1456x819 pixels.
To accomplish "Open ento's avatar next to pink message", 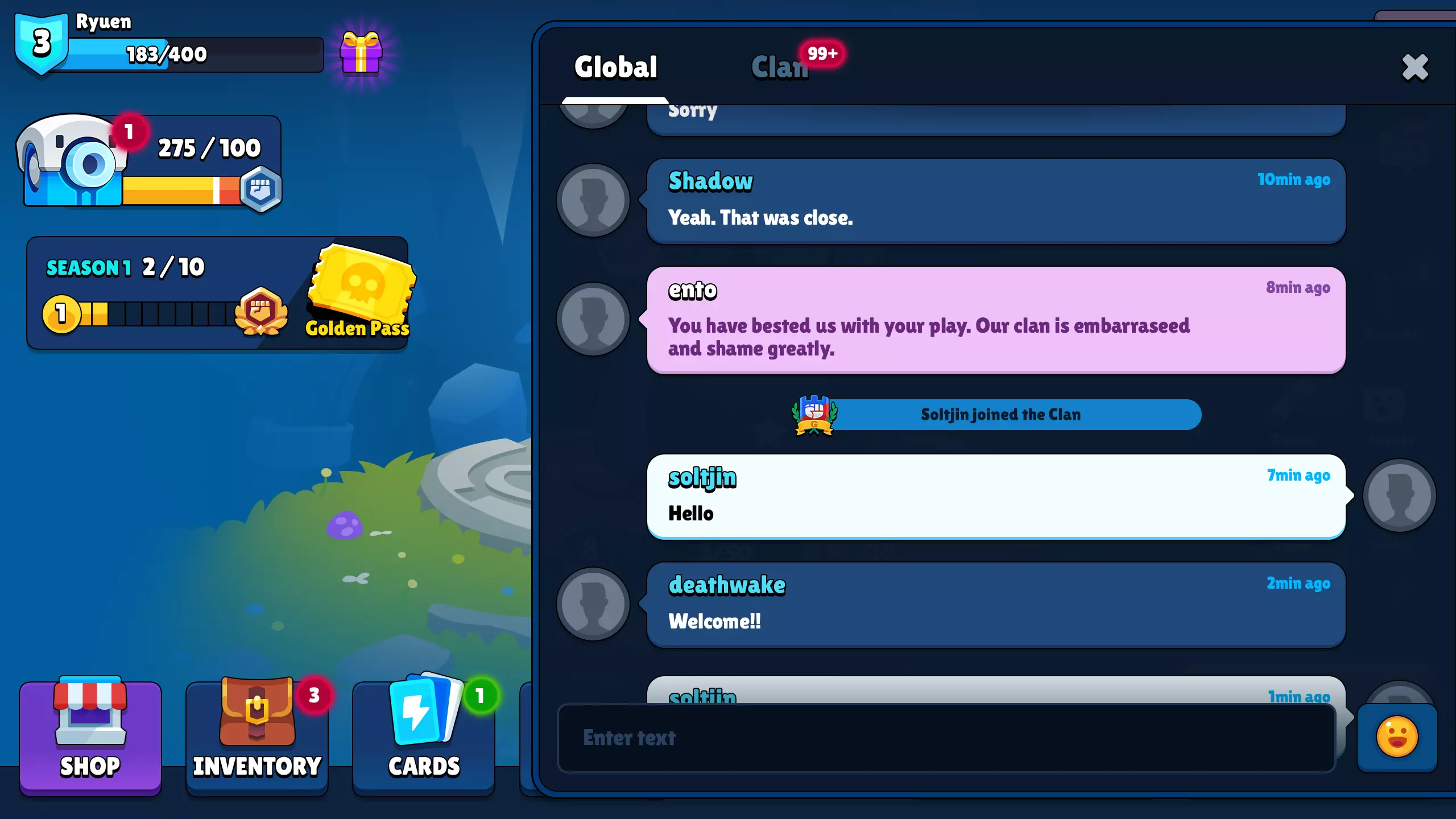I will pyautogui.click(x=593, y=318).
